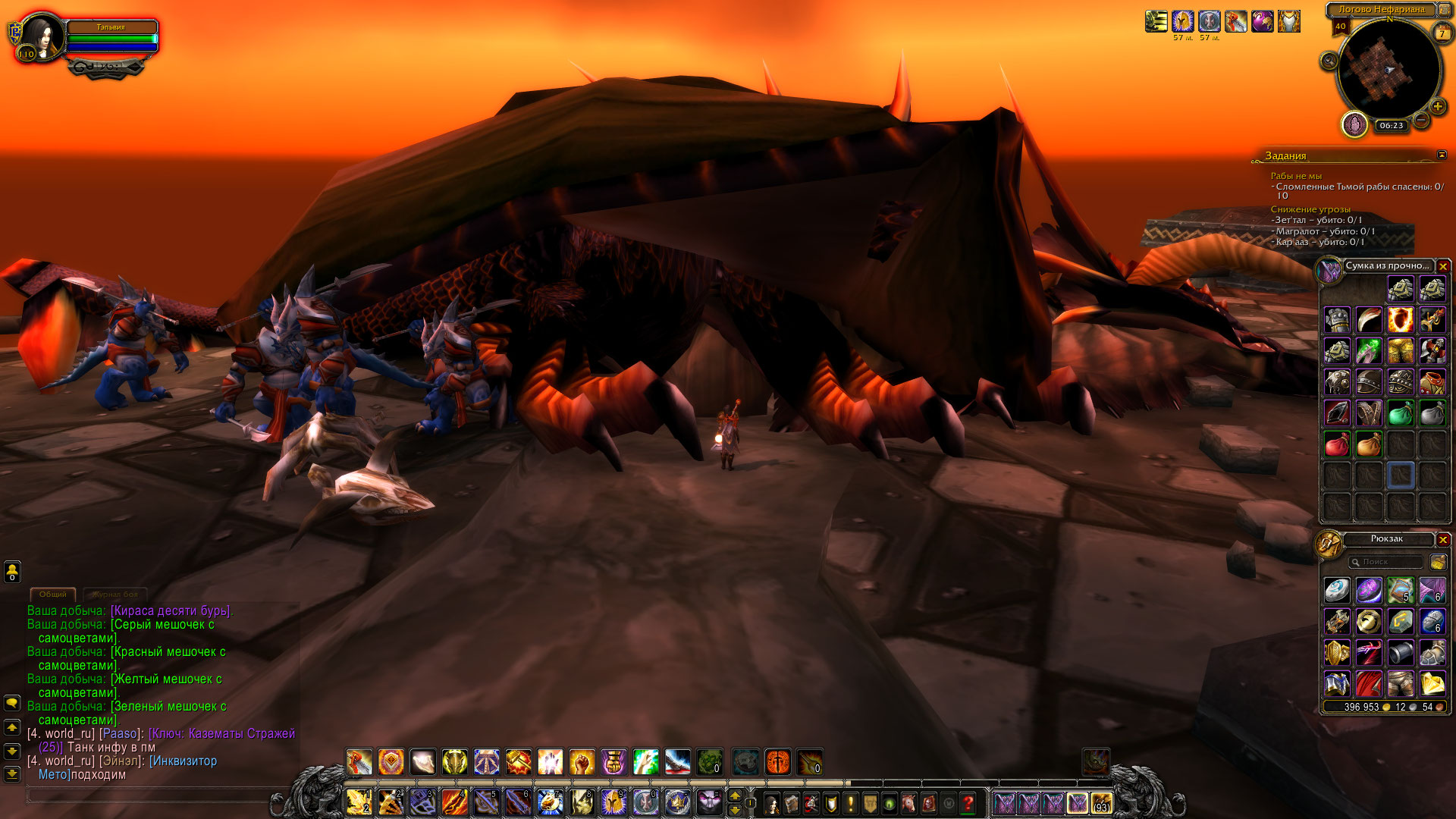Select the Общий chat tab
This screenshot has height=819, width=1456.
pyautogui.click(x=53, y=595)
